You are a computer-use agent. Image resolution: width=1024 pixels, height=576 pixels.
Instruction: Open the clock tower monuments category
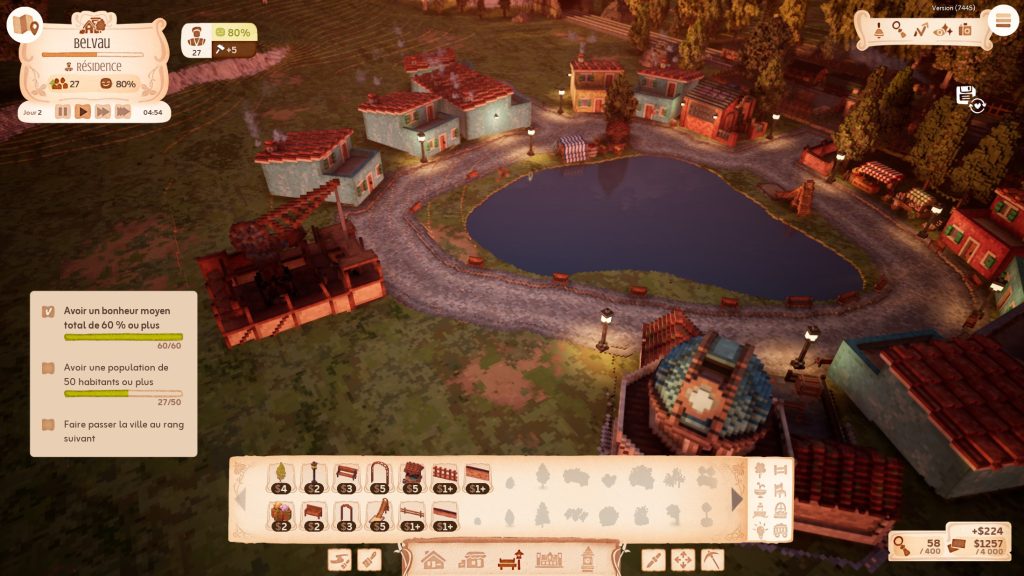click(x=588, y=560)
